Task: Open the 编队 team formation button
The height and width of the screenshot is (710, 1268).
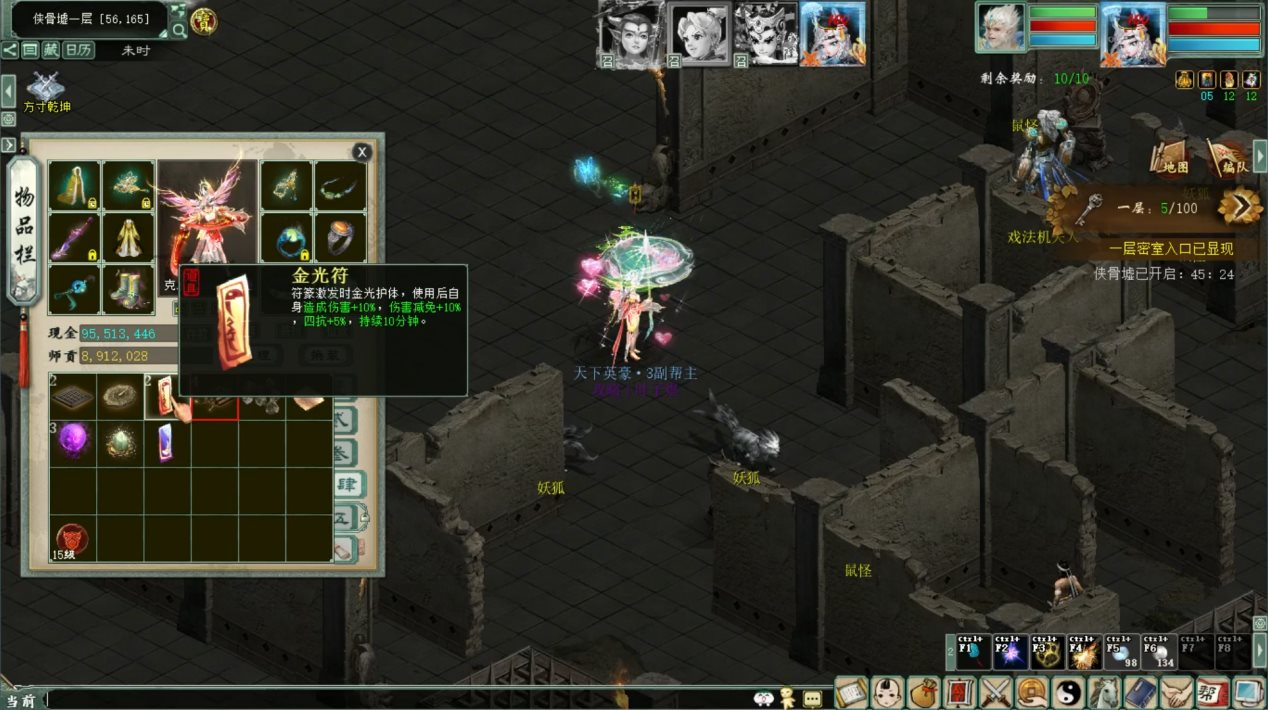Action: [1225, 155]
